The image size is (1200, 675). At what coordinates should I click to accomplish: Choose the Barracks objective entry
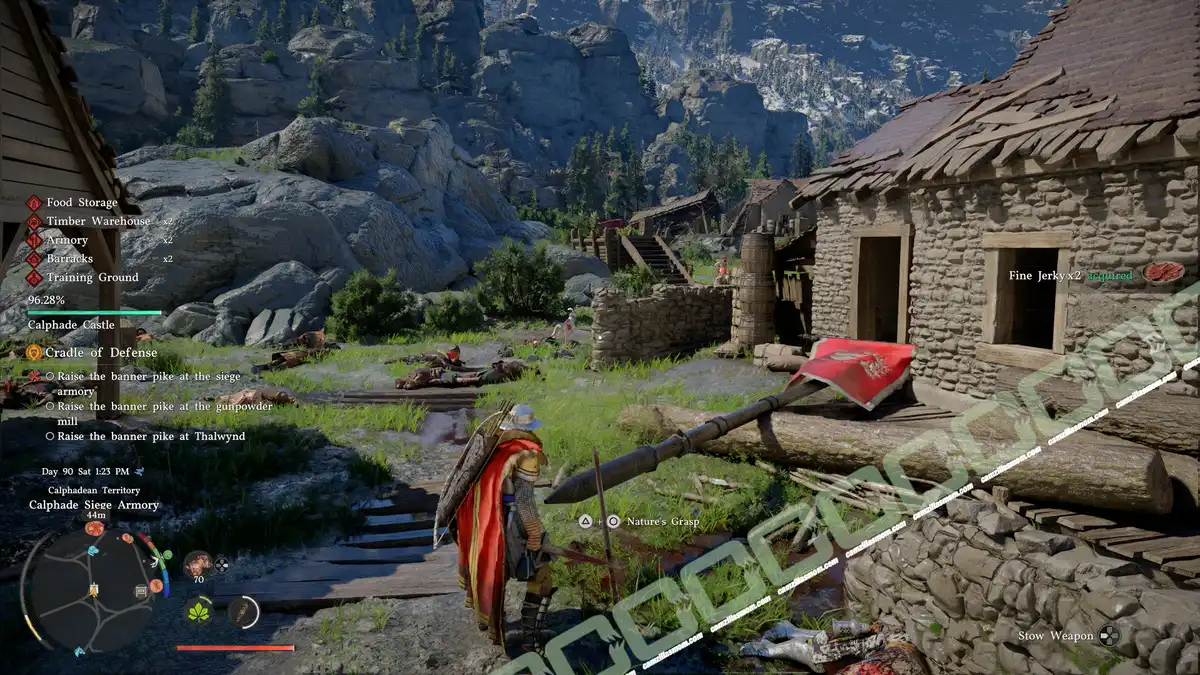click(x=70, y=259)
